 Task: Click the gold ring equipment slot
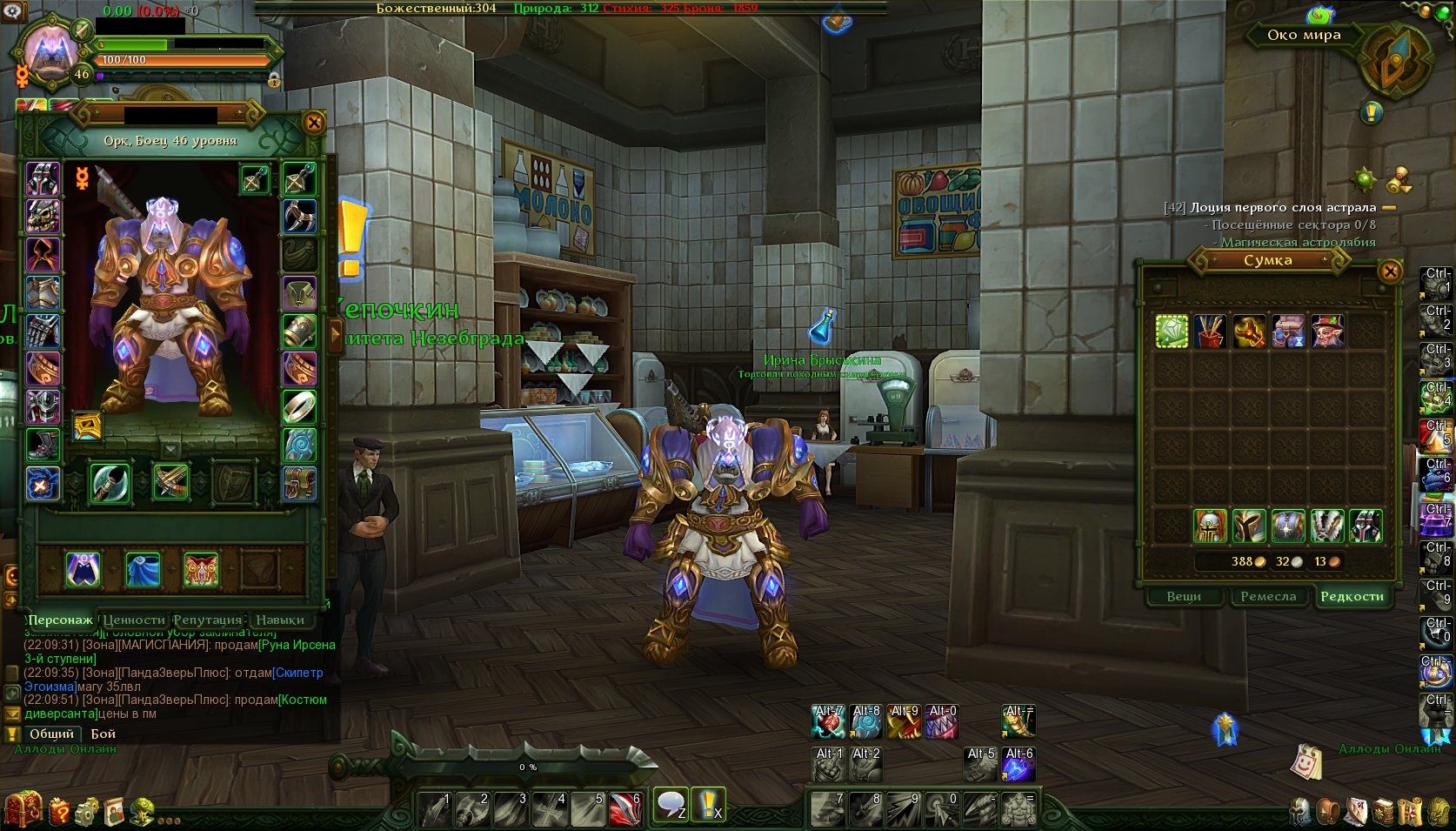(299, 406)
